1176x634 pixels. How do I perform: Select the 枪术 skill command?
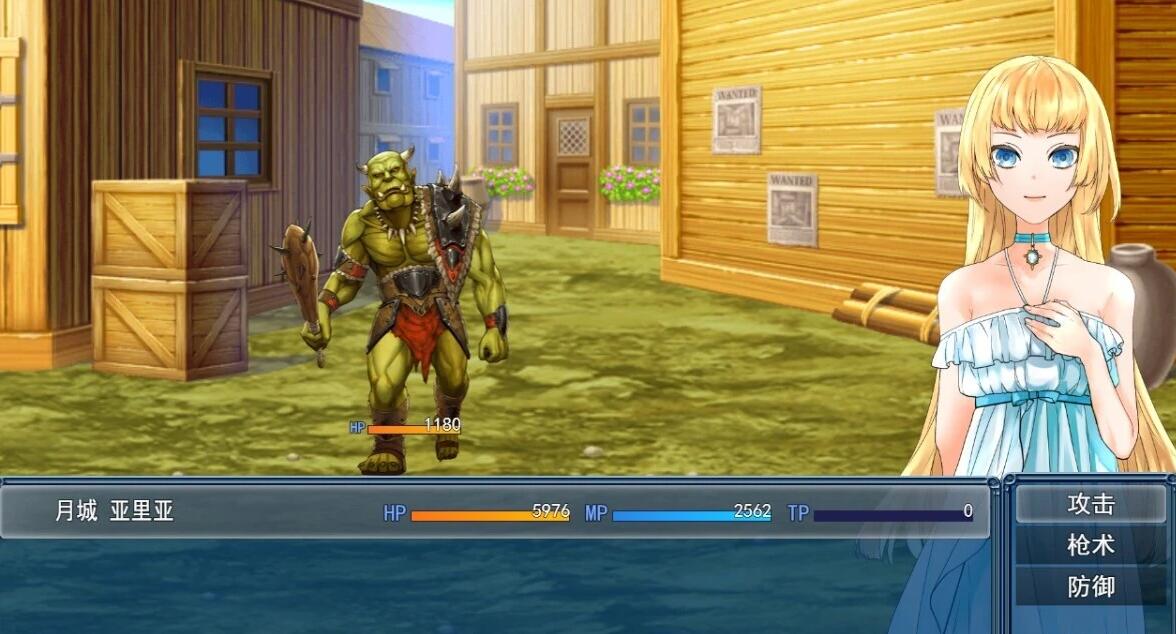1090,545
